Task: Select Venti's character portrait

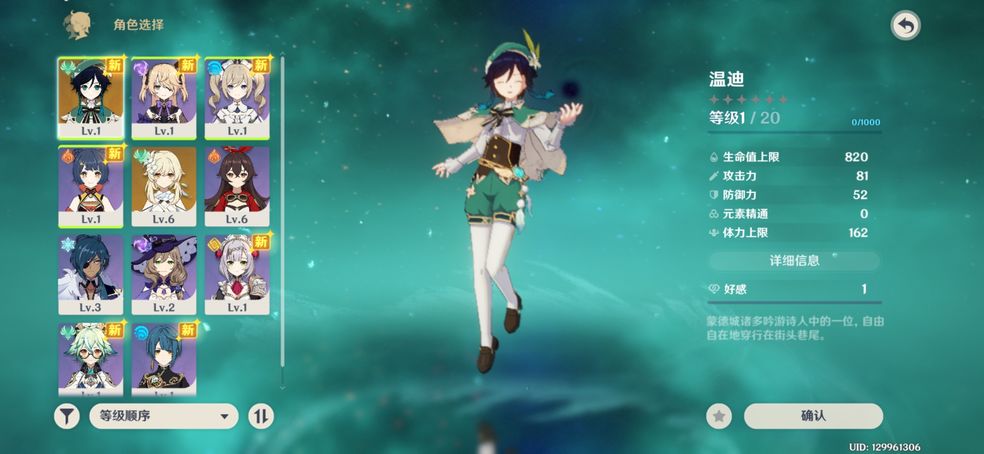Action: [x=91, y=97]
